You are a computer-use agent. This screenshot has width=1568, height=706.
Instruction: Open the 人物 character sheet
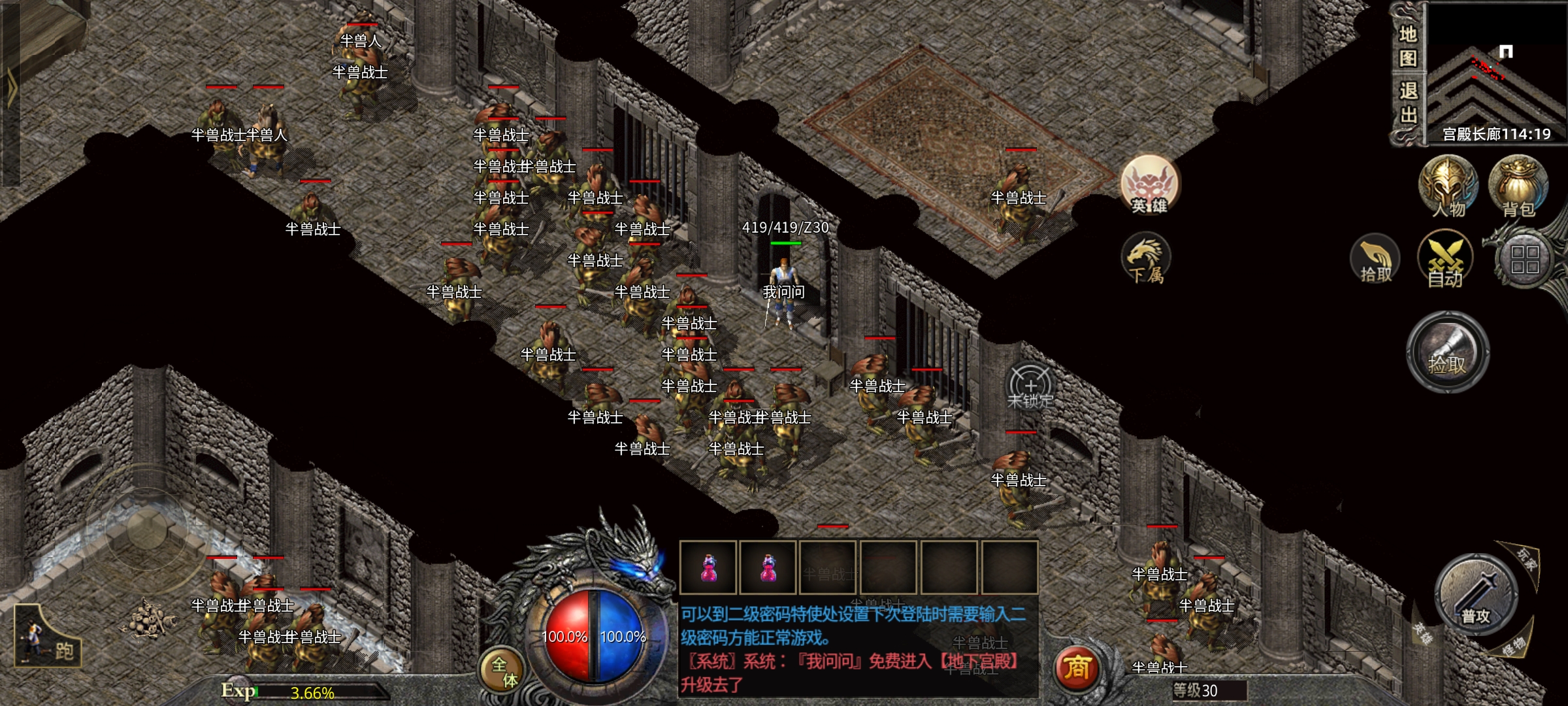coord(1447,187)
